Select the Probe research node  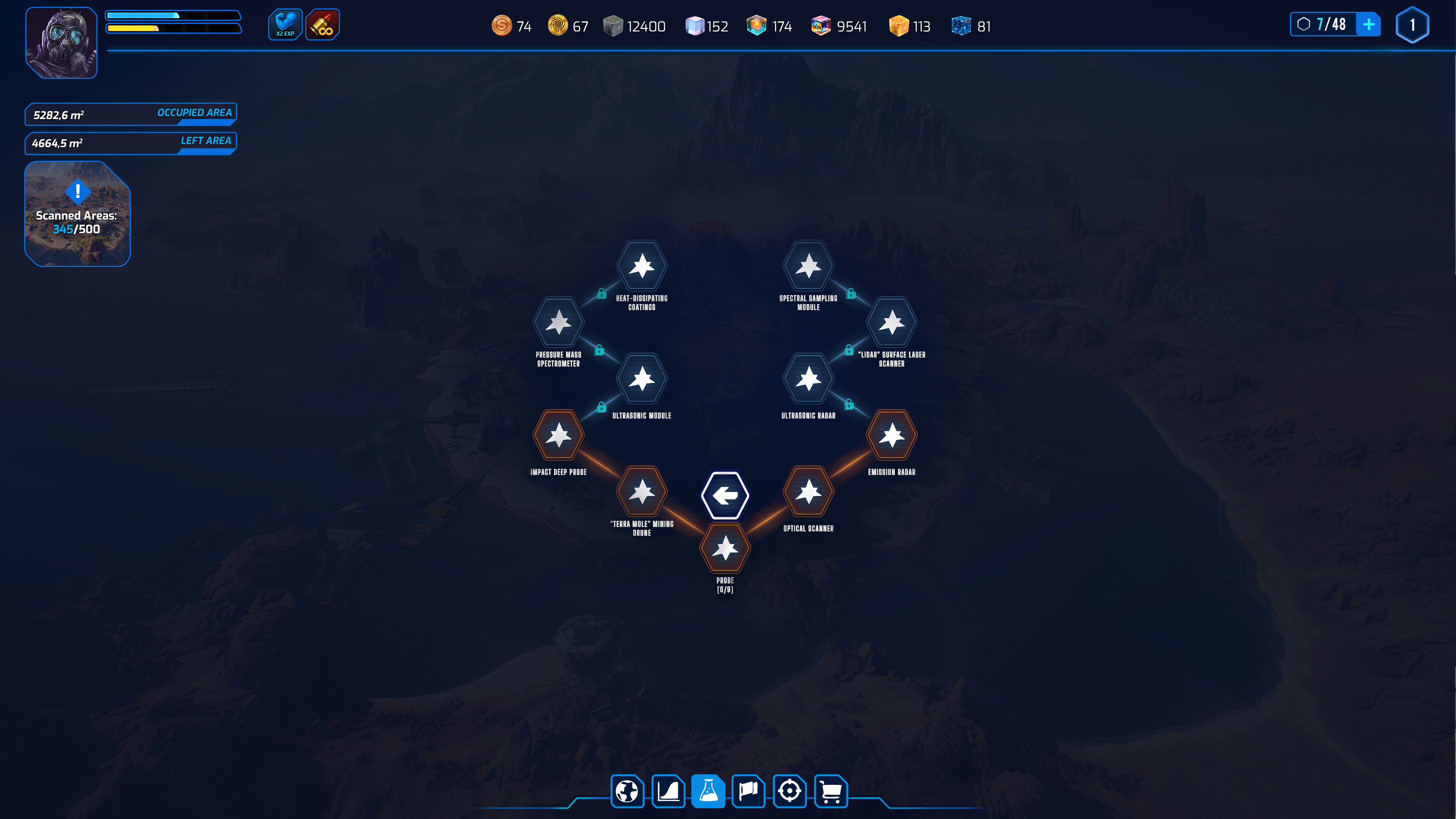coord(726,547)
